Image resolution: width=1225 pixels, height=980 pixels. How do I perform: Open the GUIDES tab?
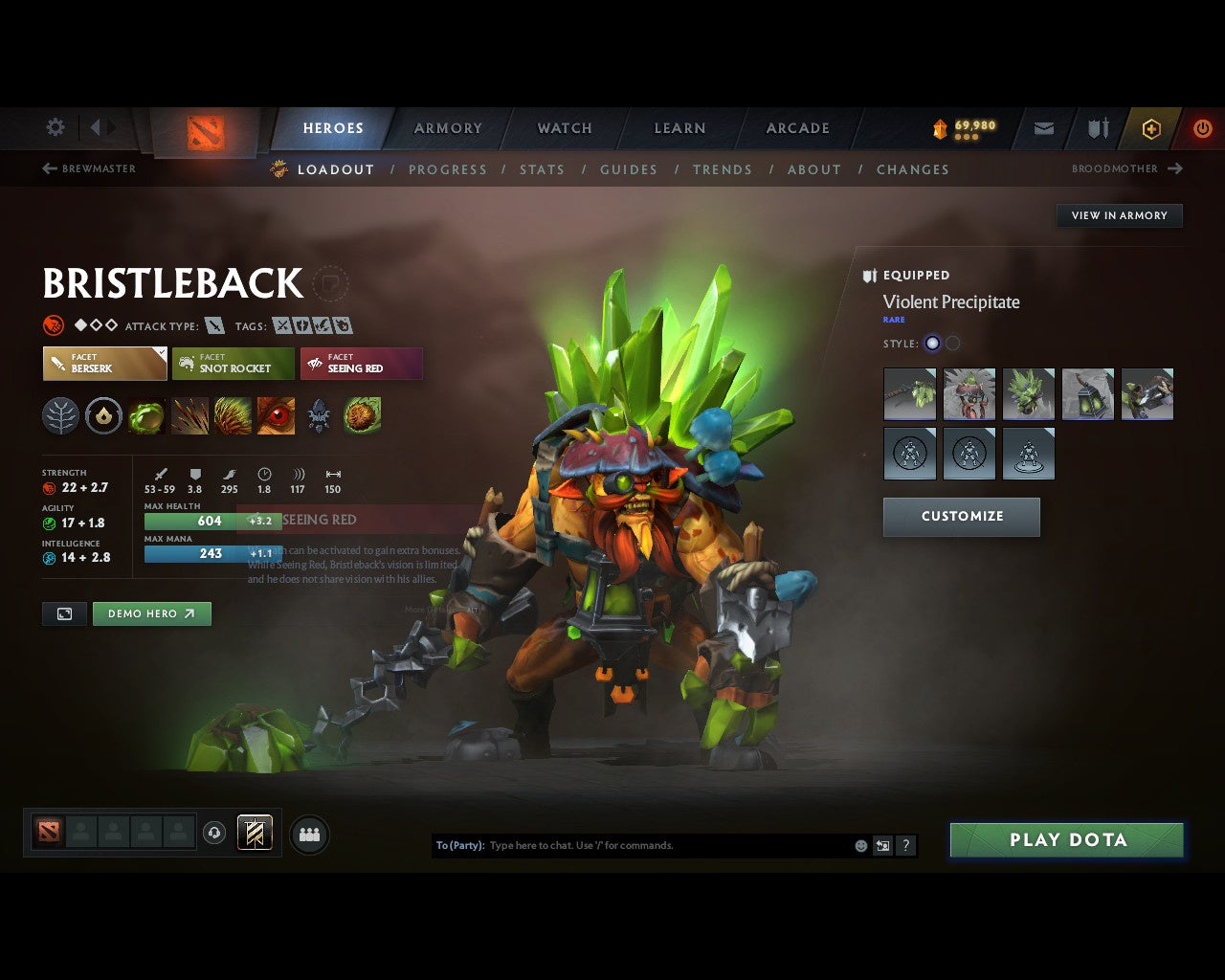click(628, 169)
